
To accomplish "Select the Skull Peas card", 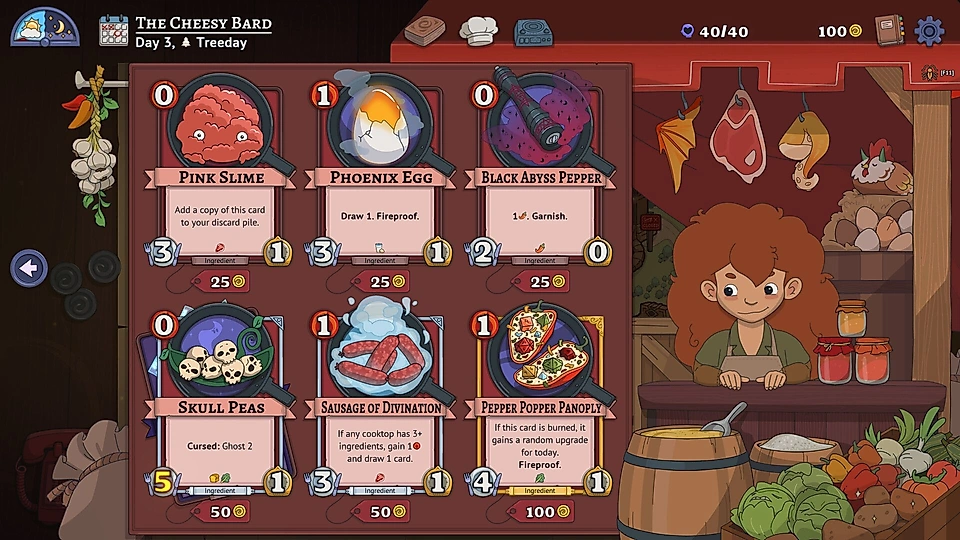I will [x=221, y=400].
